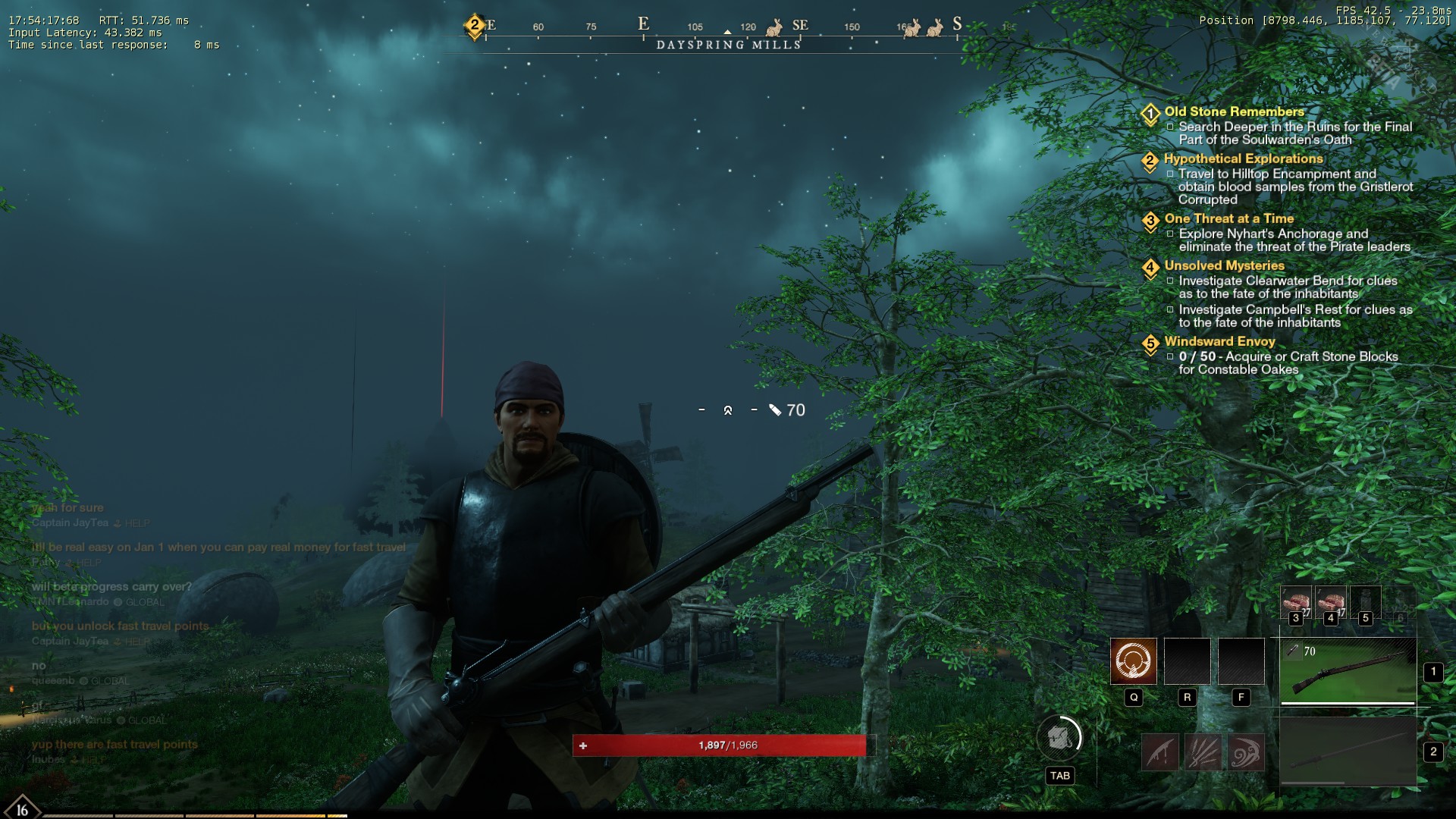Click the swirling wind ability icon
Viewport: 1456px width, 819px height.
(x=1244, y=753)
